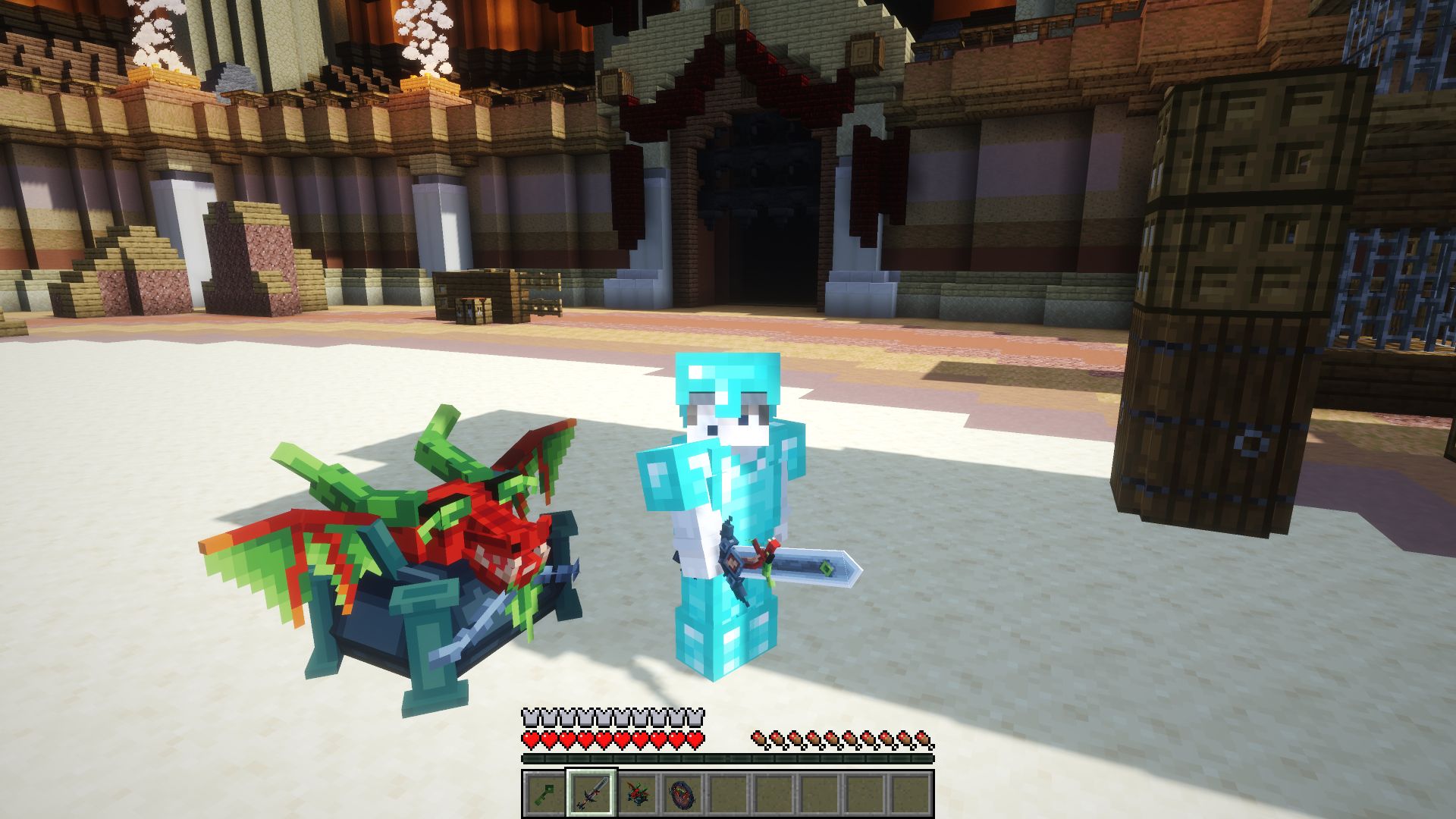The height and width of the screenshot is (819, 1456).
Task: Click the dark orb item in the fourth slot
Action: click(x=682, y=793)
